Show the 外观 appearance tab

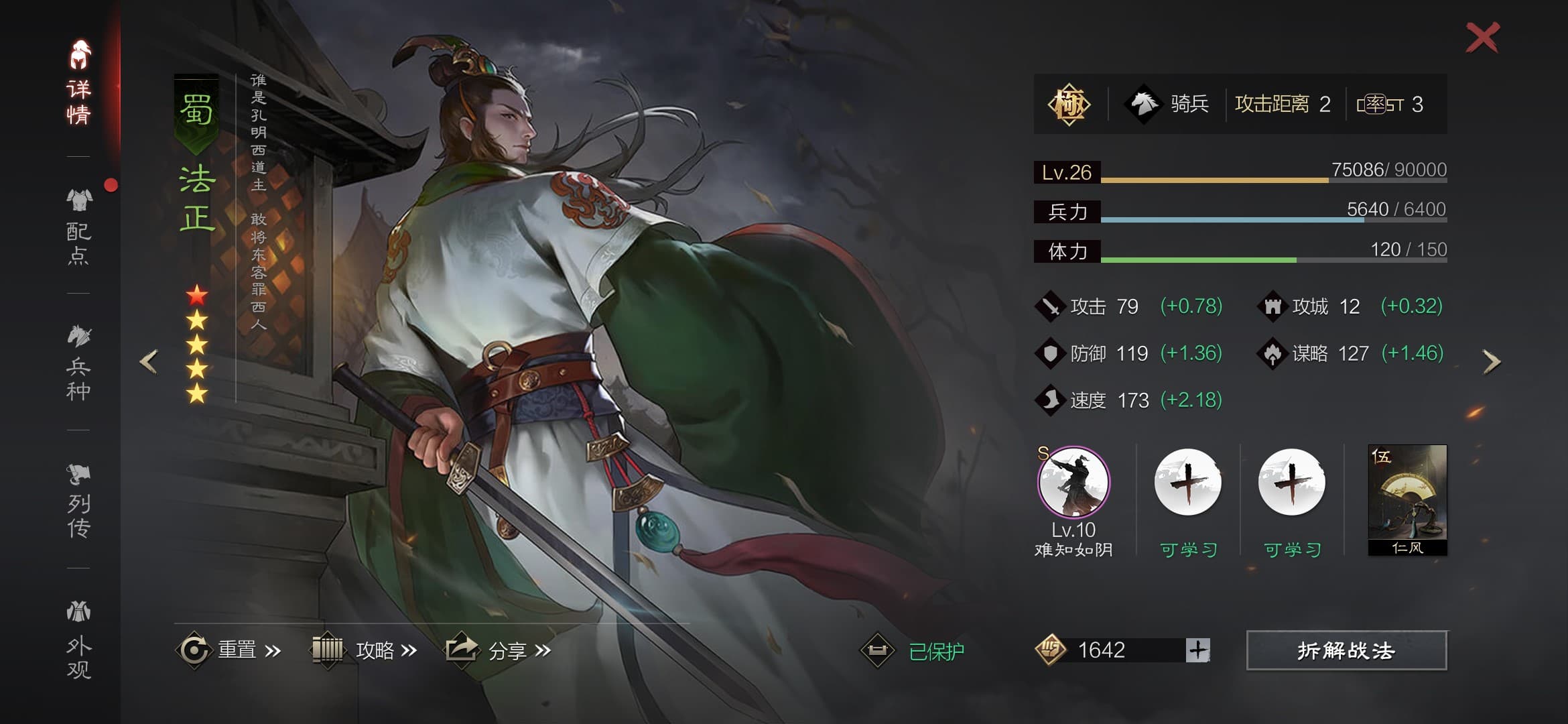coord(79,640)
